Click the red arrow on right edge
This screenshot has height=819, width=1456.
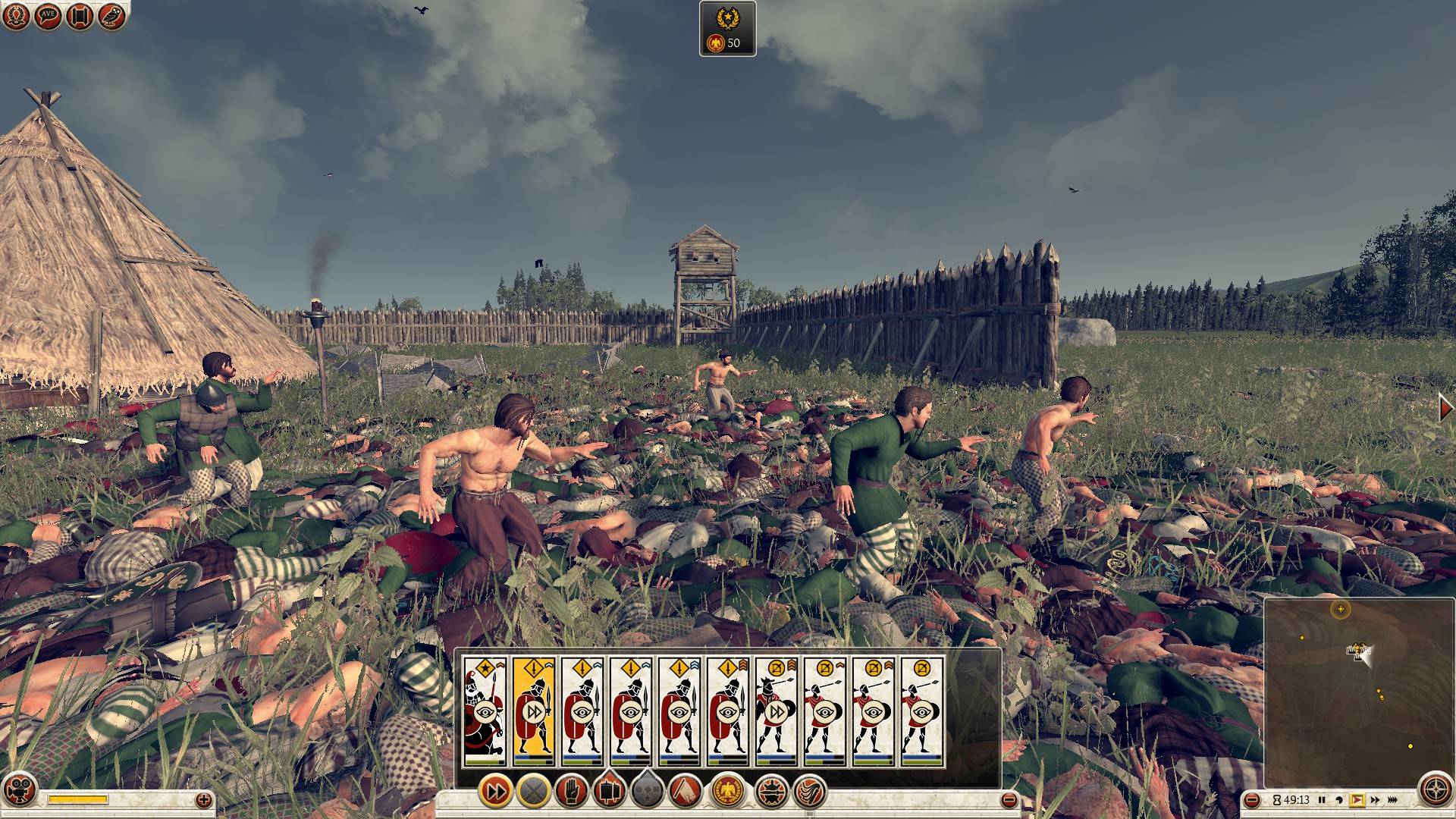pos(1446,408)
